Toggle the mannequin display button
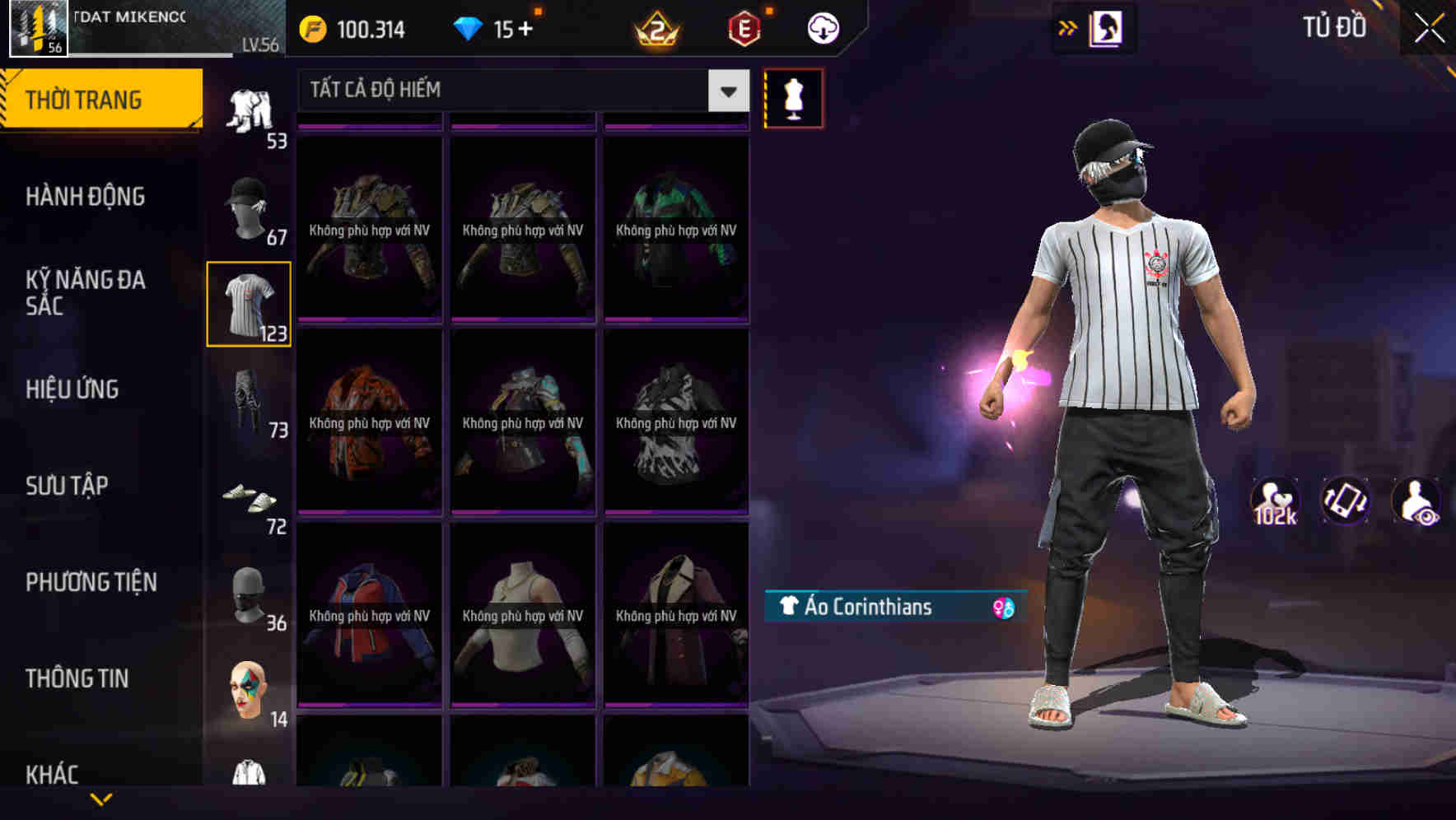Image resolution: width=1456 pixels, height=820 pixels. pos(793,97)
